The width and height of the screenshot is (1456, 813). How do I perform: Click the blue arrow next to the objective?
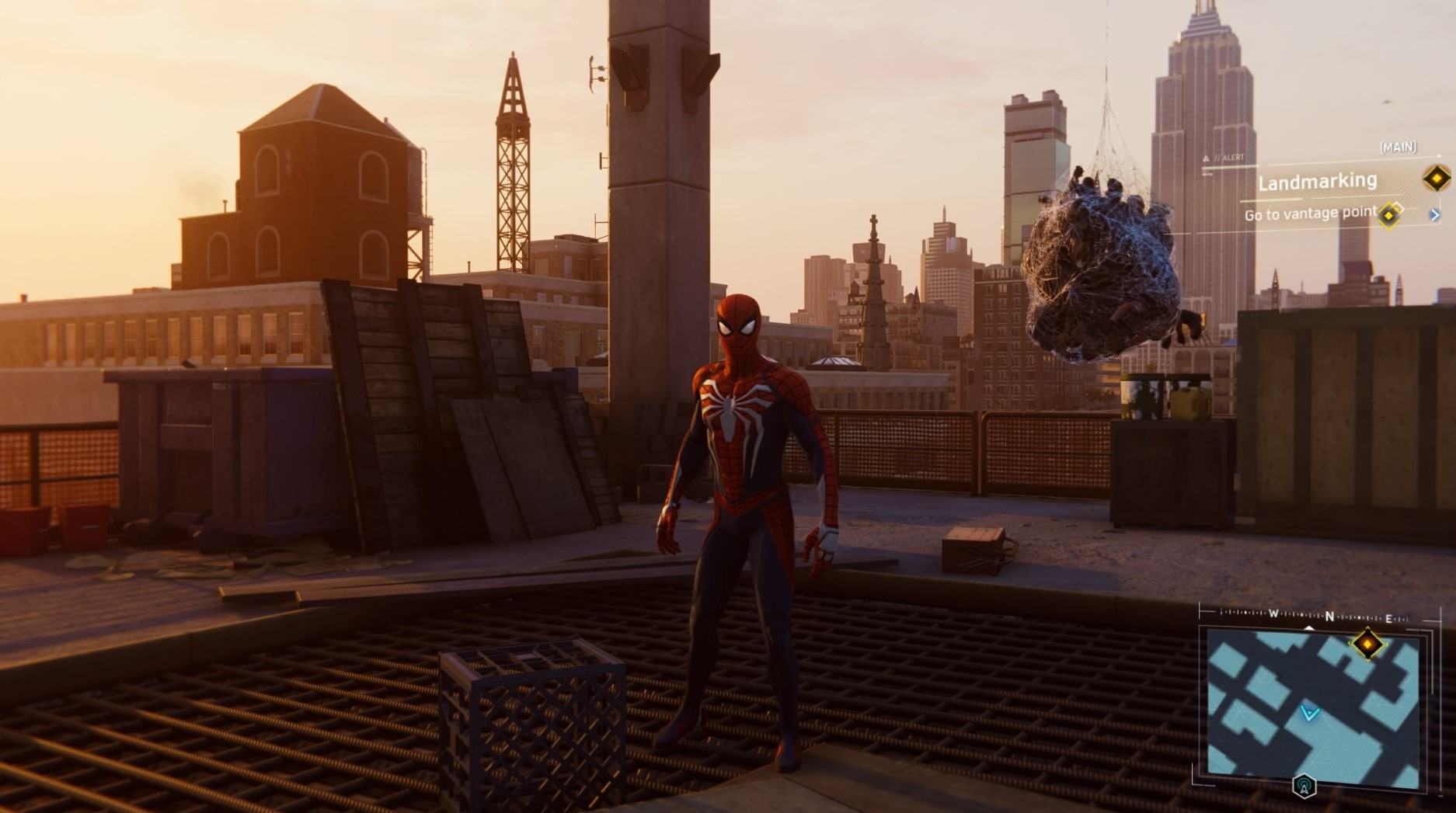pos(1434,215)
